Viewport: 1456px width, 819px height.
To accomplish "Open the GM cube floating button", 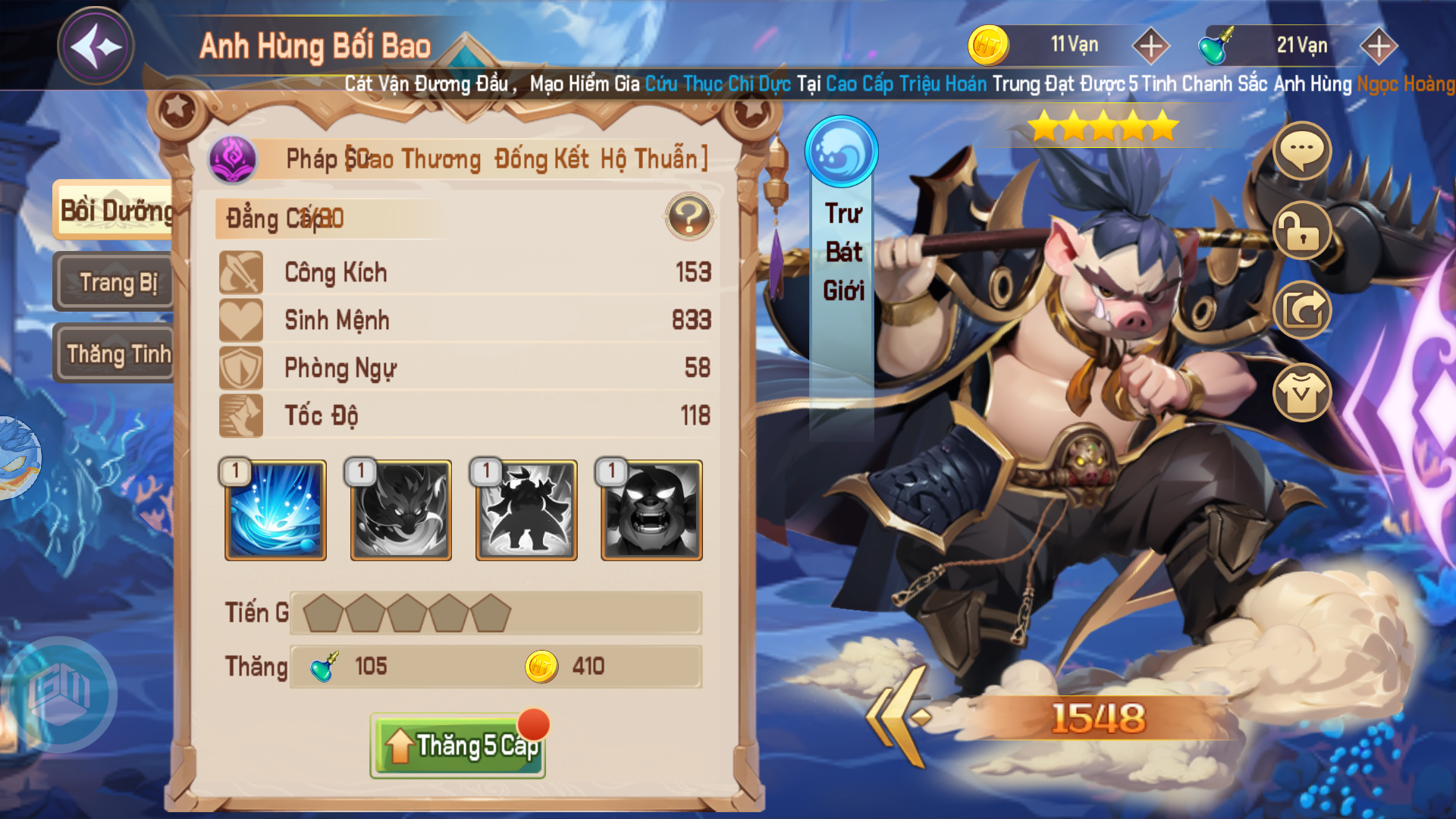I will [61, 693].
